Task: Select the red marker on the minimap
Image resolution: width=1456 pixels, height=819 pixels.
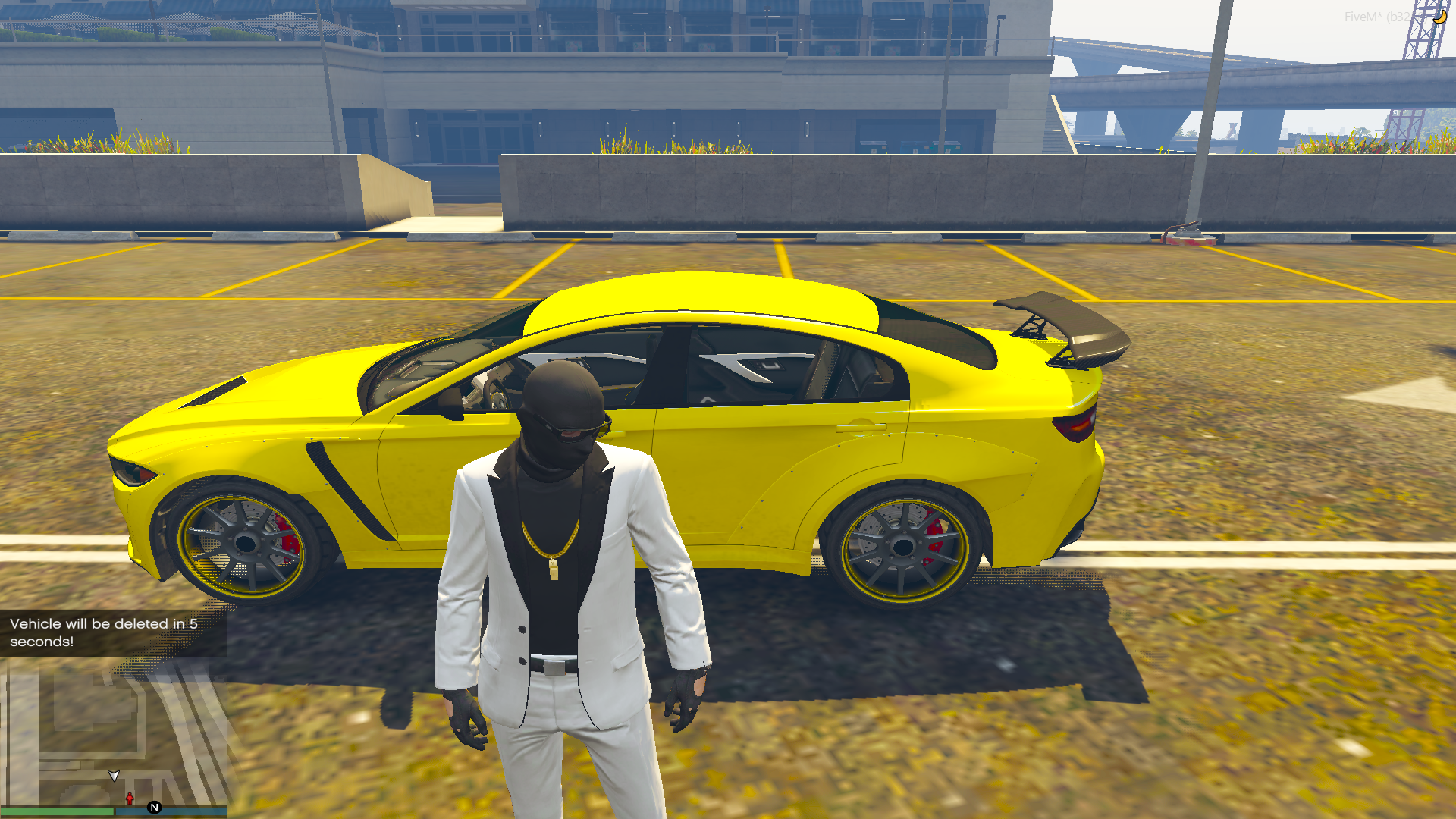Action: (130, 799)
